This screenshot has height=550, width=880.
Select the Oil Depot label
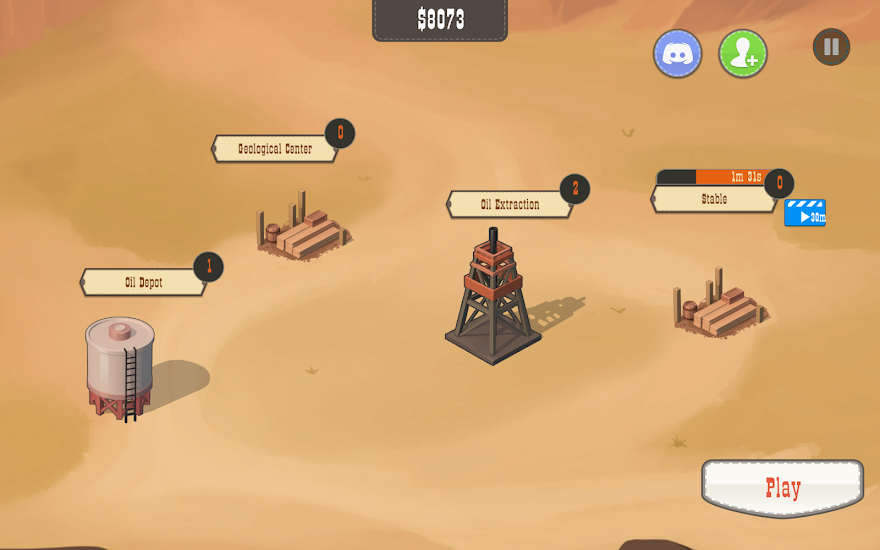[143, 283]
